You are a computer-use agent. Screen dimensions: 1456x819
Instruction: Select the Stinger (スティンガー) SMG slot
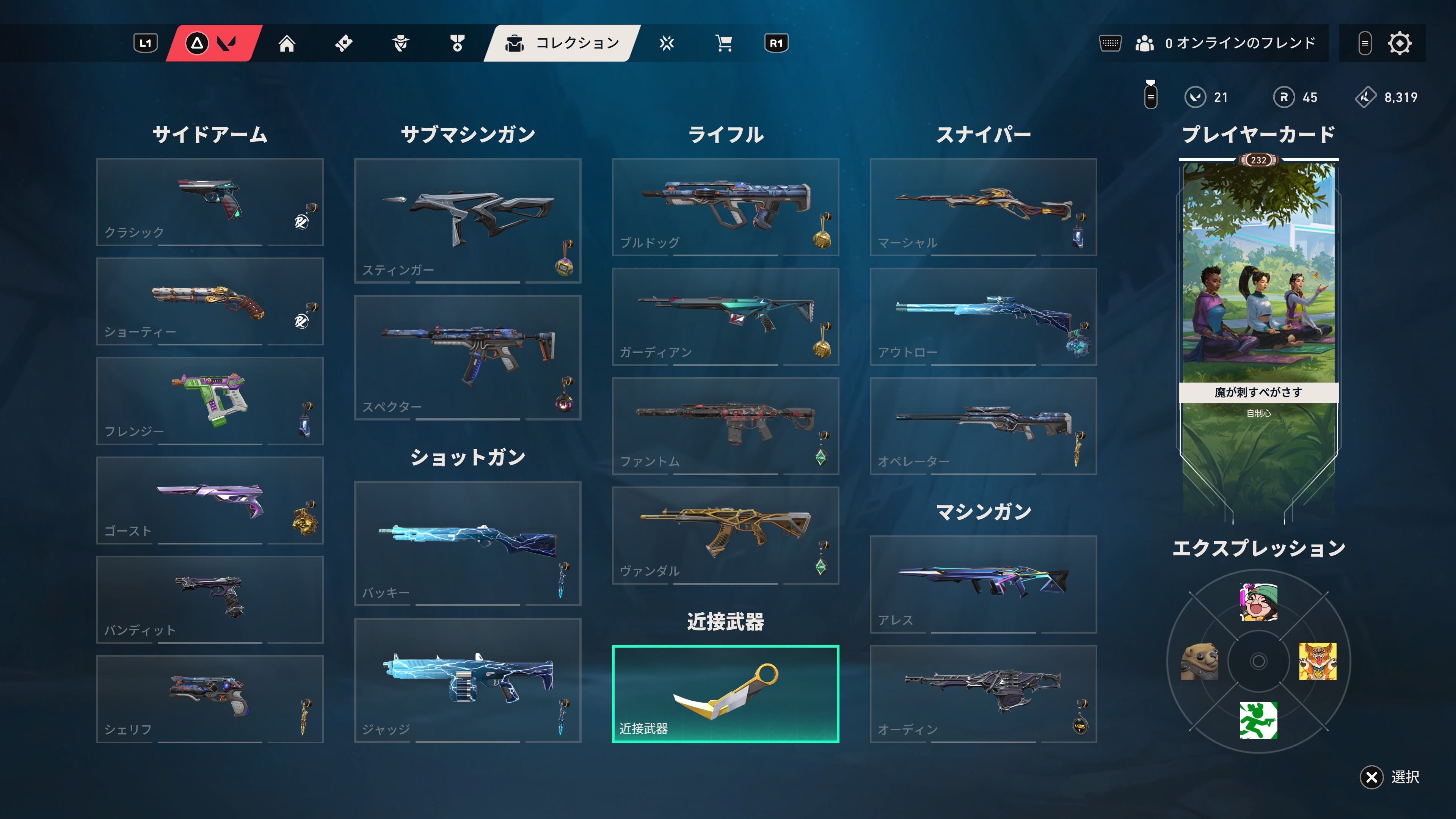[x=468, y=220]
